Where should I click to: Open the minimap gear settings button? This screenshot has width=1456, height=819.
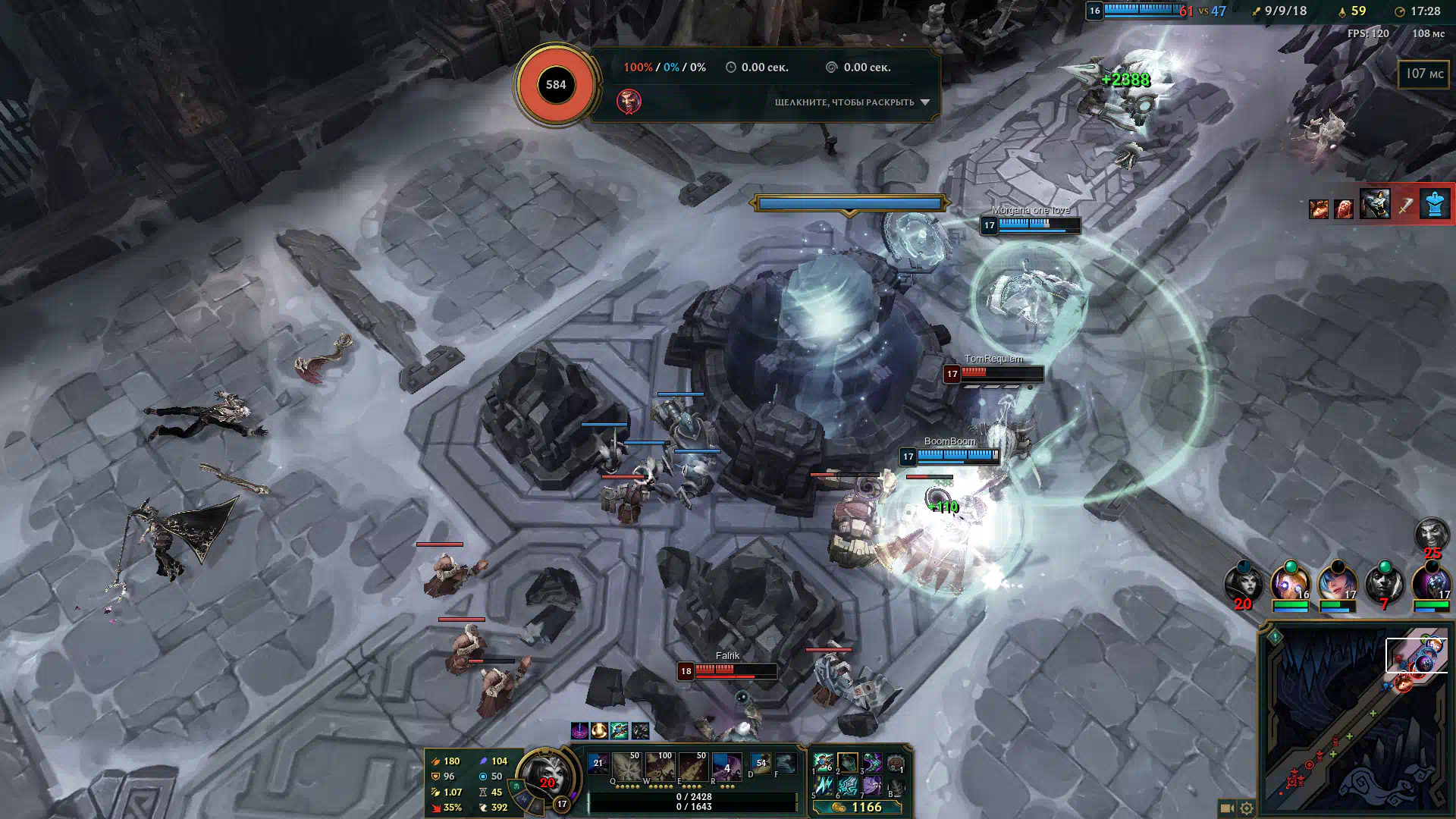pos(1246,808)
